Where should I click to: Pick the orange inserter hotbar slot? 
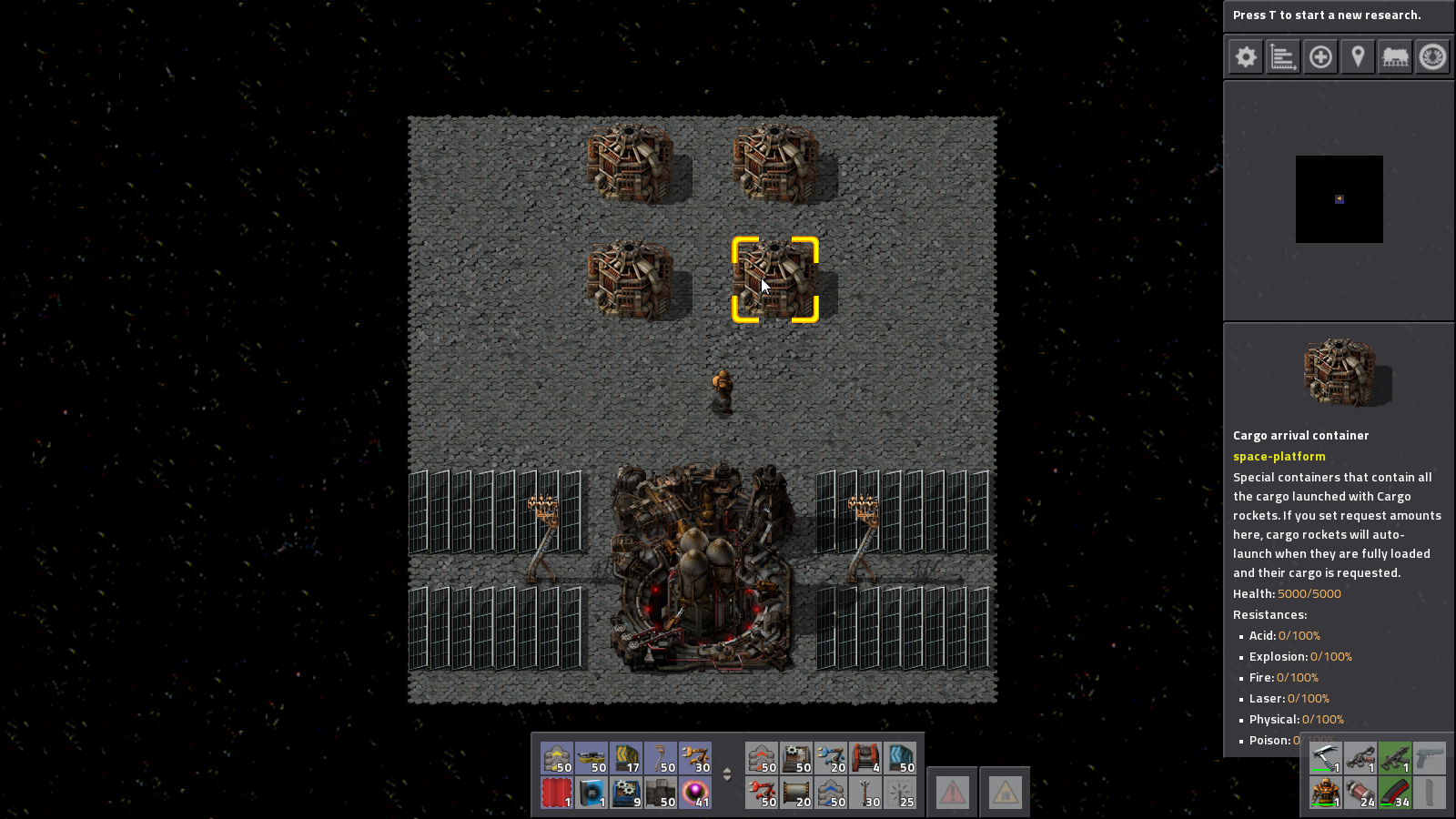[695, 758]
